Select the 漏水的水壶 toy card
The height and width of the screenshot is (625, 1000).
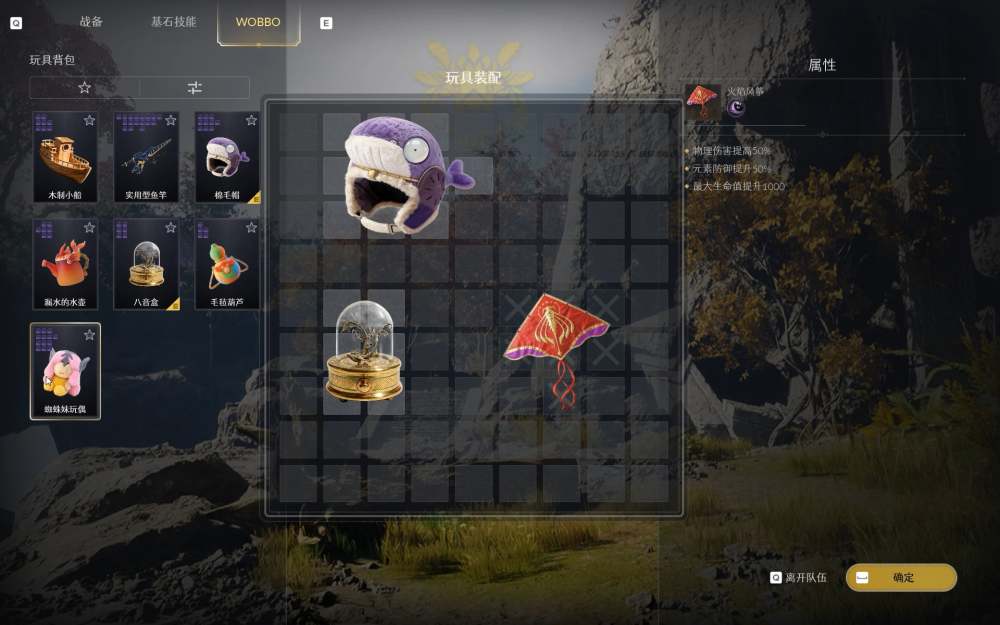click(x=65, y=265)
